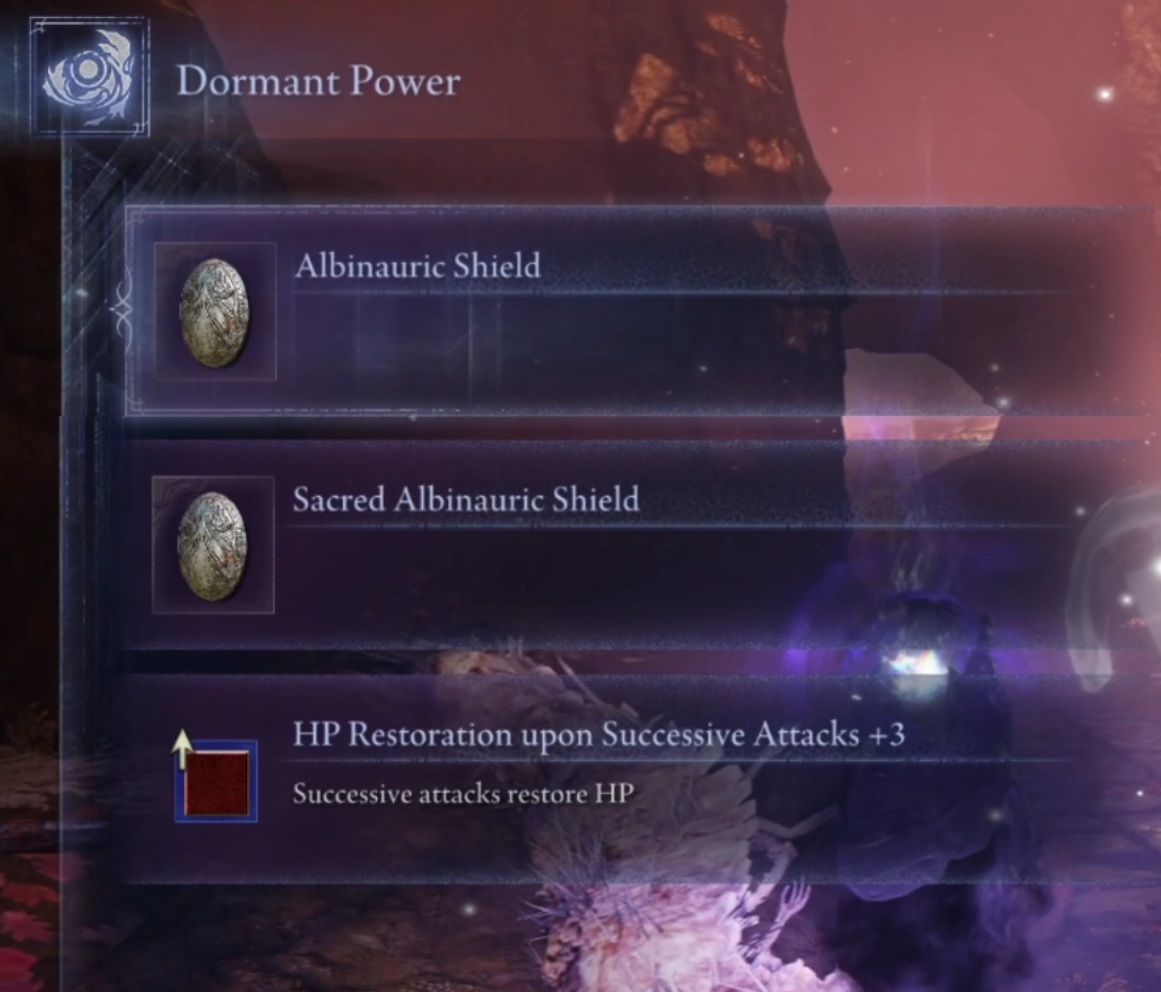This screenshot has width=1161, height=992.
Task: Select the Albinauric Shield reward
Action: pyautogui.click(x=640, y=311)
